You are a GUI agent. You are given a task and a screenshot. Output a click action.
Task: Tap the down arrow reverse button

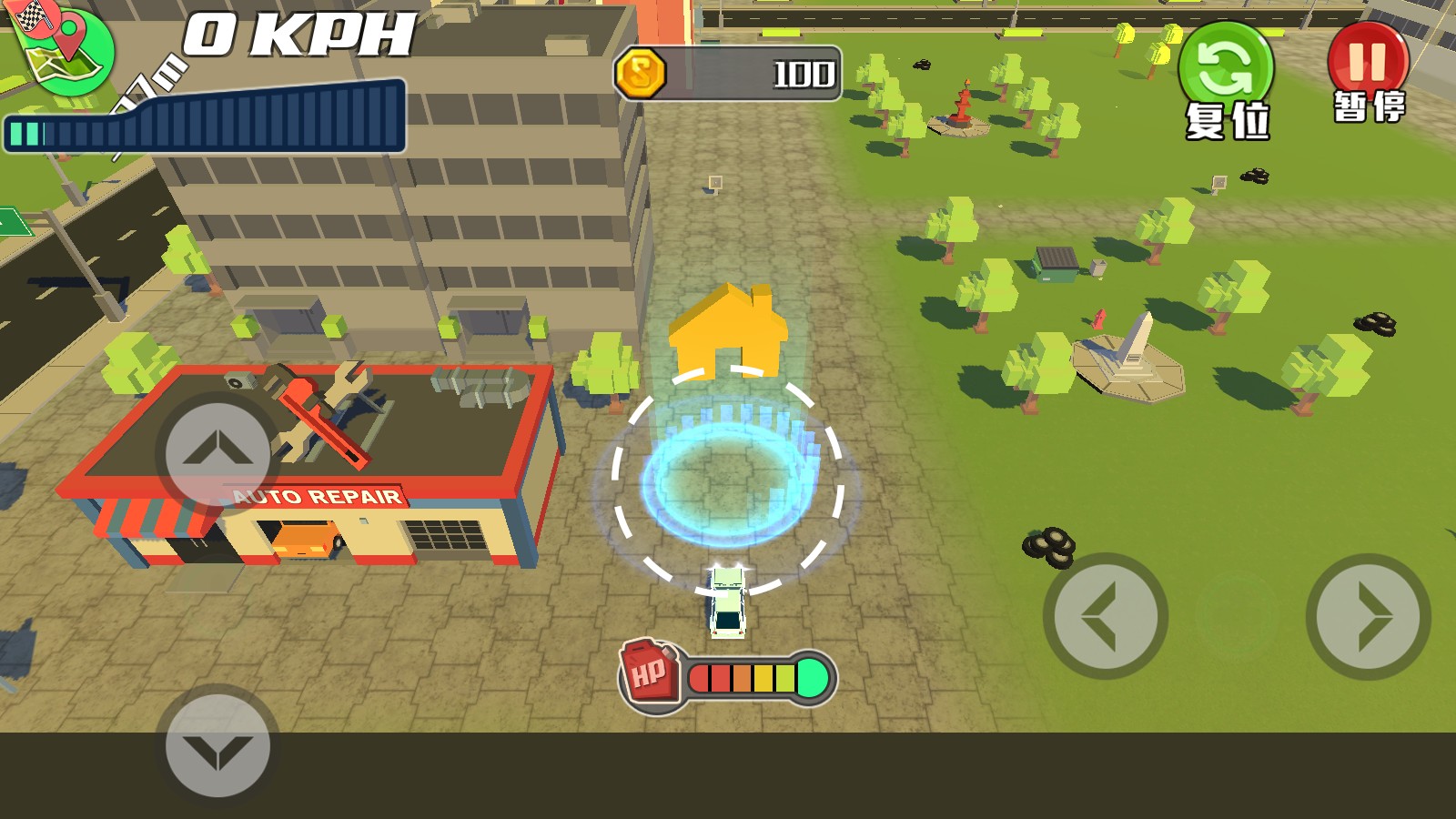(x=217, y=746)
